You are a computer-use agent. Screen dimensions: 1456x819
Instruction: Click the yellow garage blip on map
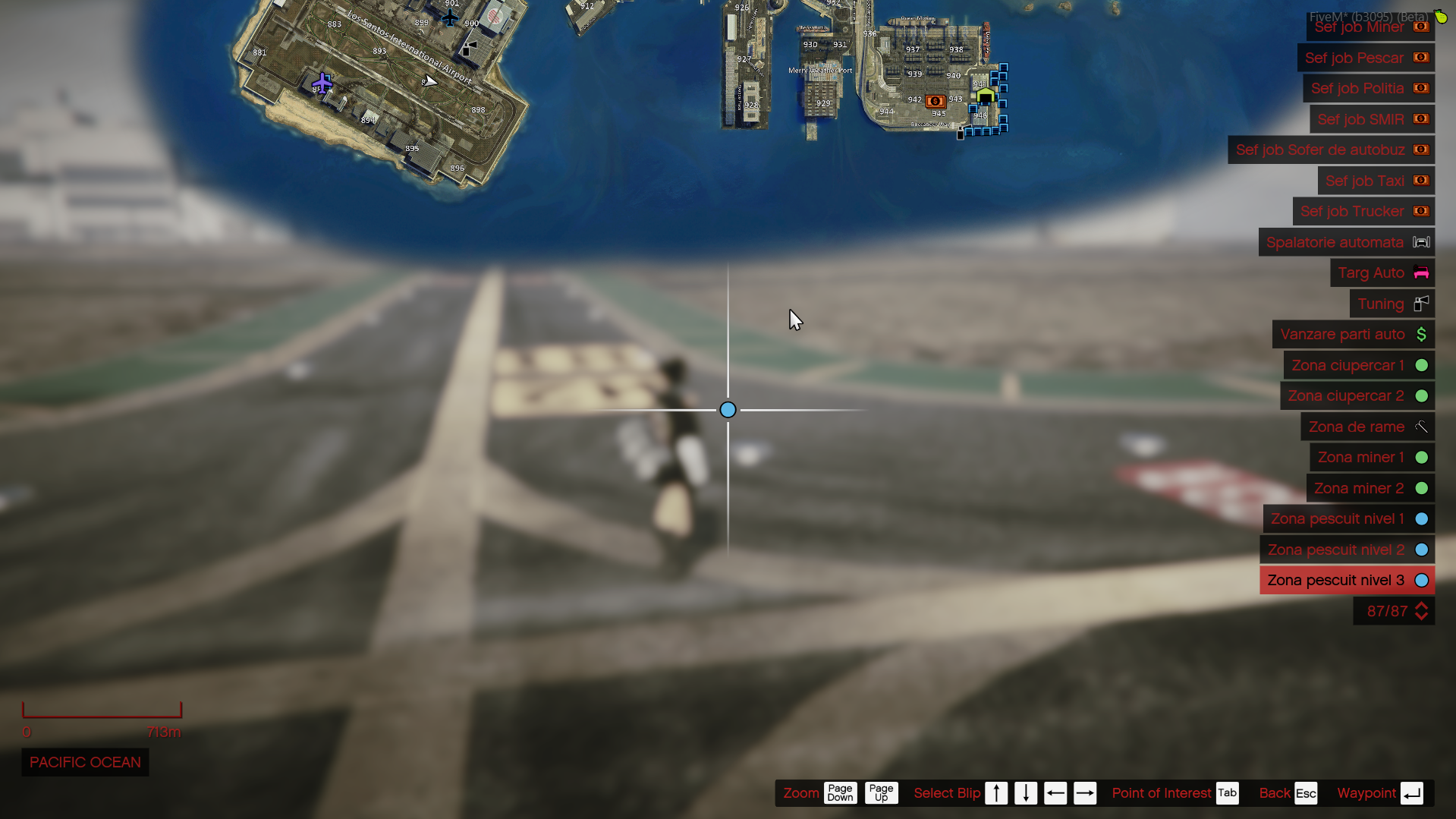coord(985,96)
